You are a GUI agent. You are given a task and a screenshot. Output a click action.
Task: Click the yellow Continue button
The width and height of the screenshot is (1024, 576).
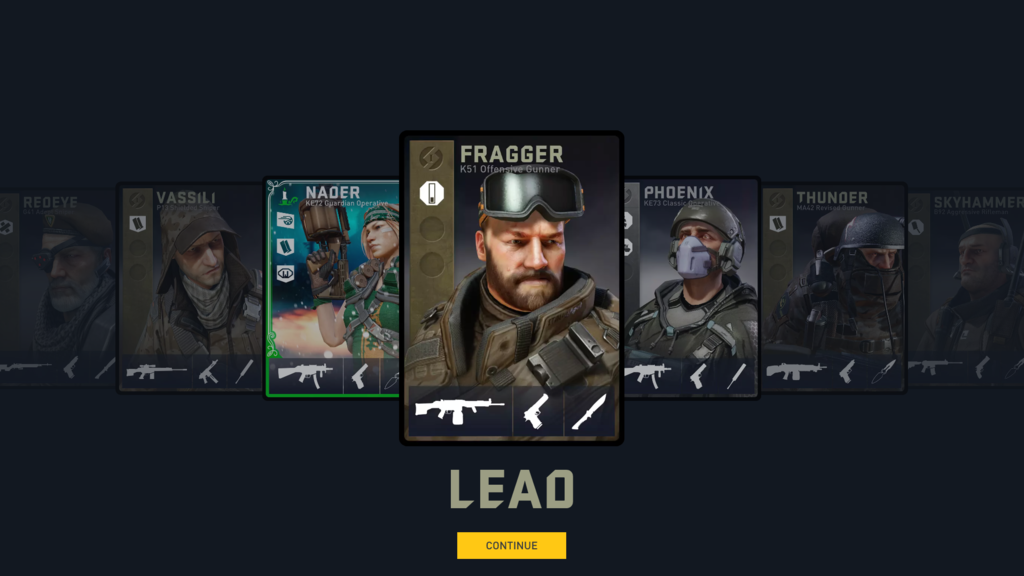511,545
